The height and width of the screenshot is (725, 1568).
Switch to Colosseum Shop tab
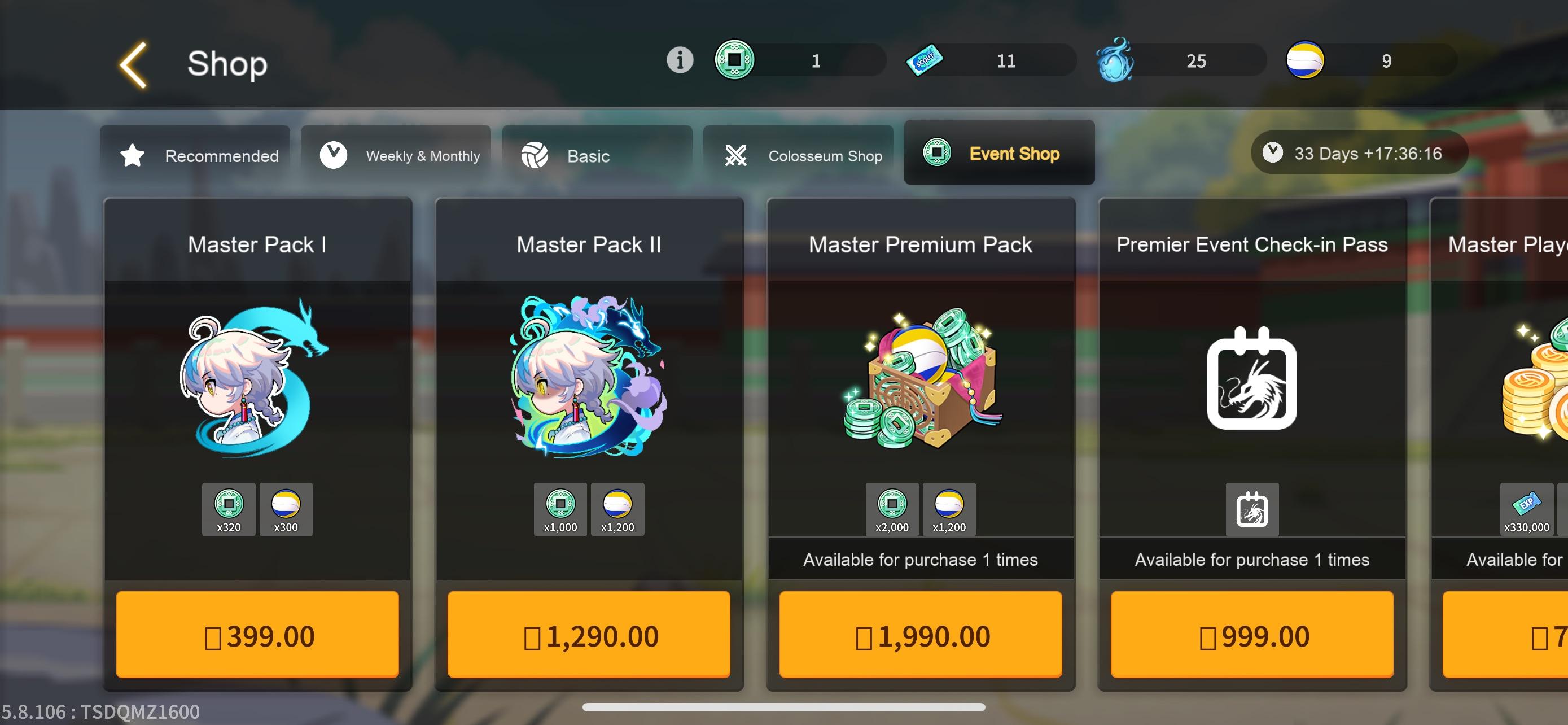pos(798,156)
